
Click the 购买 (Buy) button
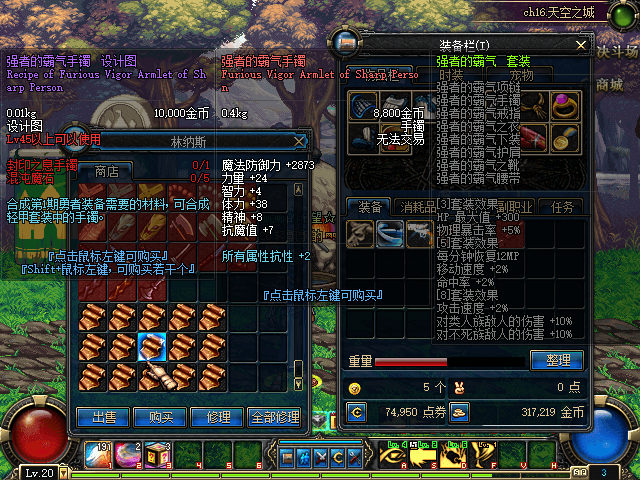(x=161, y=416)
